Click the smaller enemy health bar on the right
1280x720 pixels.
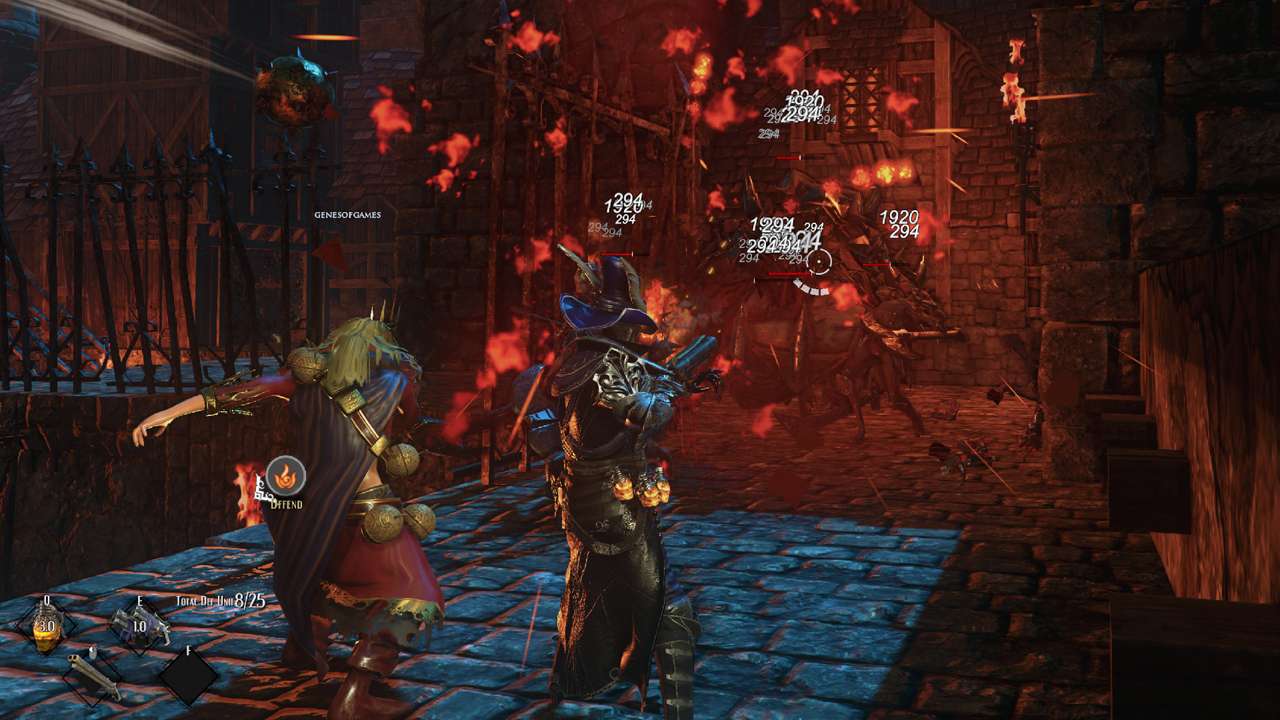877,264
